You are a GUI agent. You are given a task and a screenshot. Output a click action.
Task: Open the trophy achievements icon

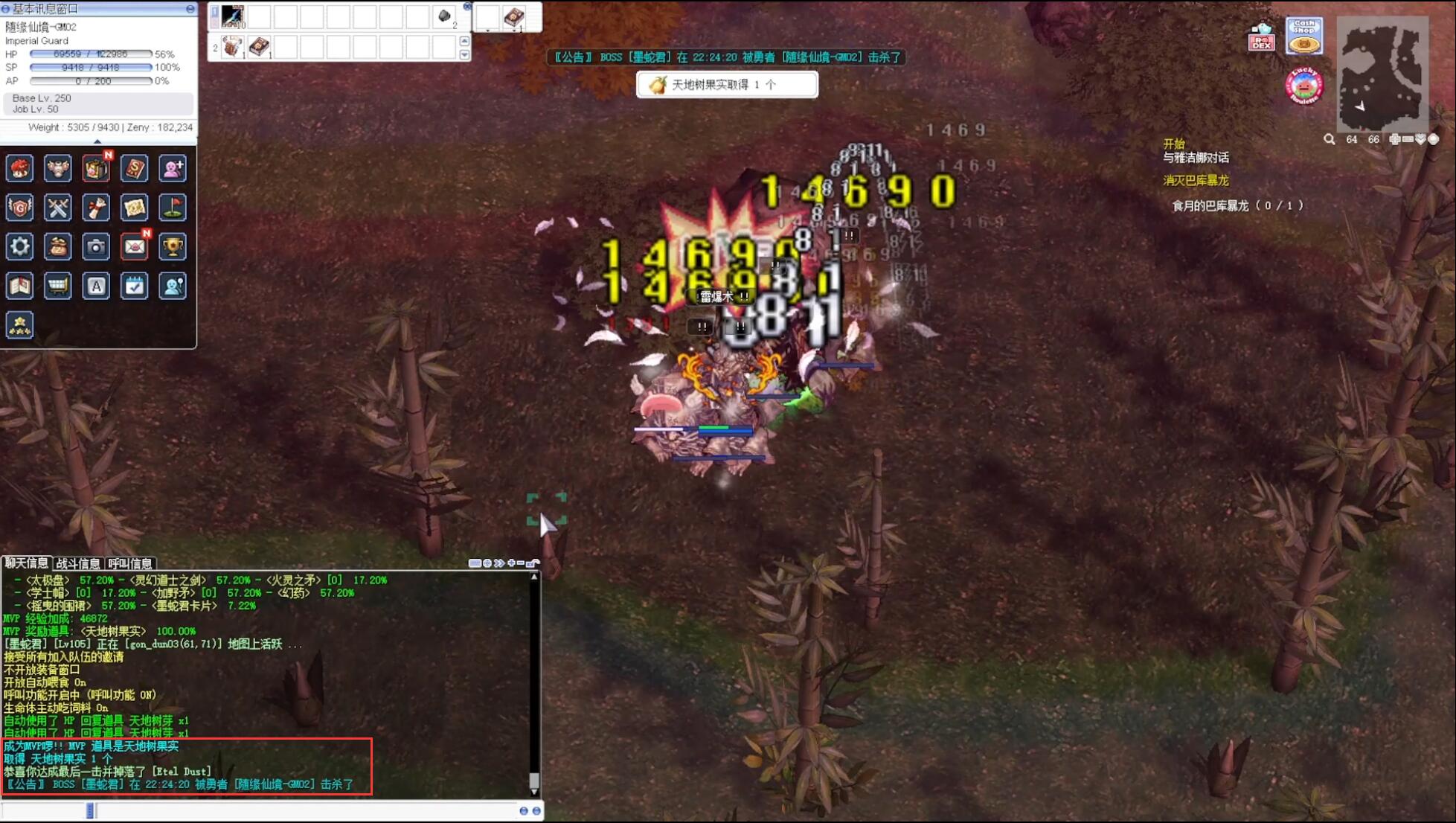click(x=173, y=246)
